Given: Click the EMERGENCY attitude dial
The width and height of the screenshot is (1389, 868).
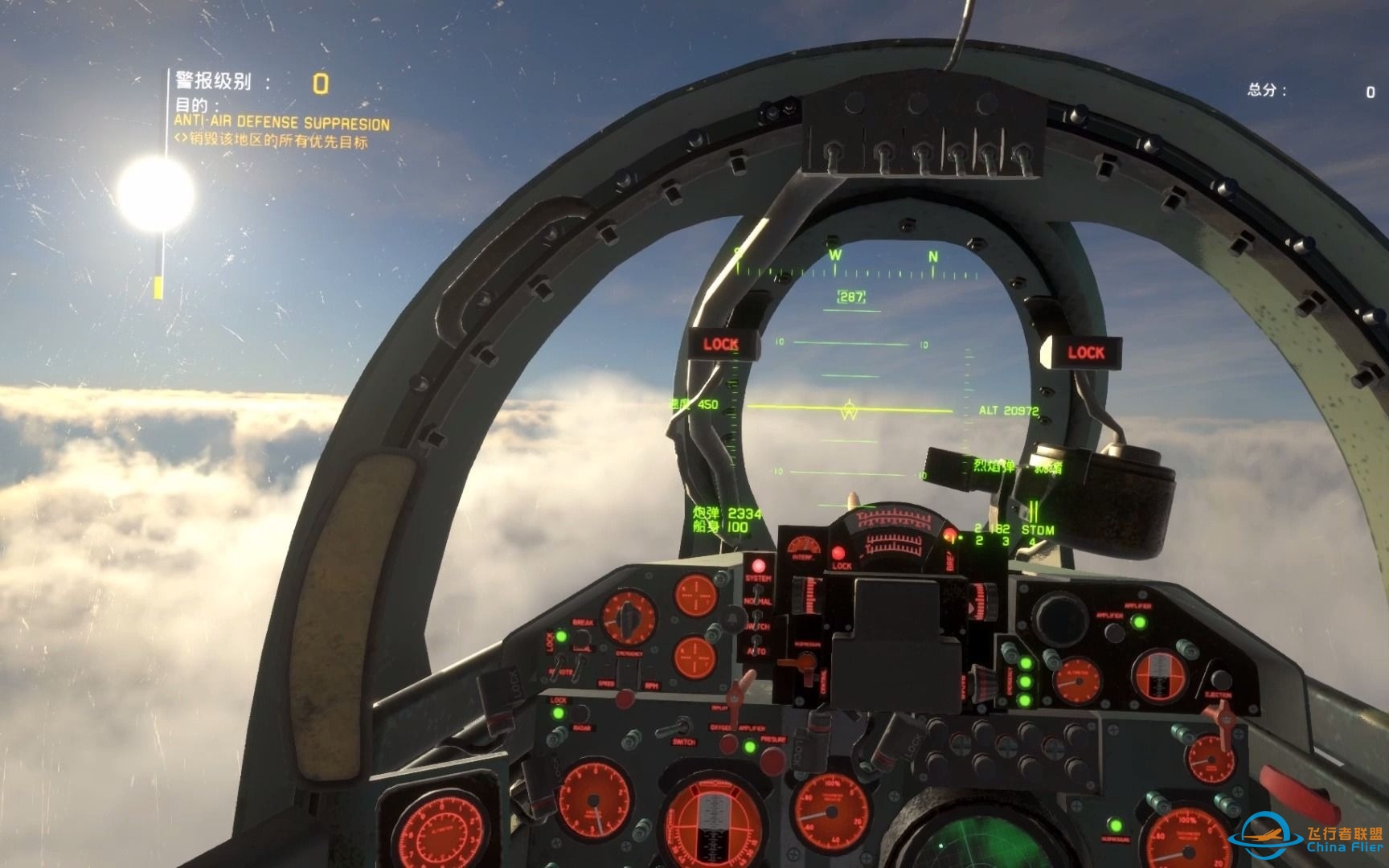Looking at the screenshot, I should [628, 615].
